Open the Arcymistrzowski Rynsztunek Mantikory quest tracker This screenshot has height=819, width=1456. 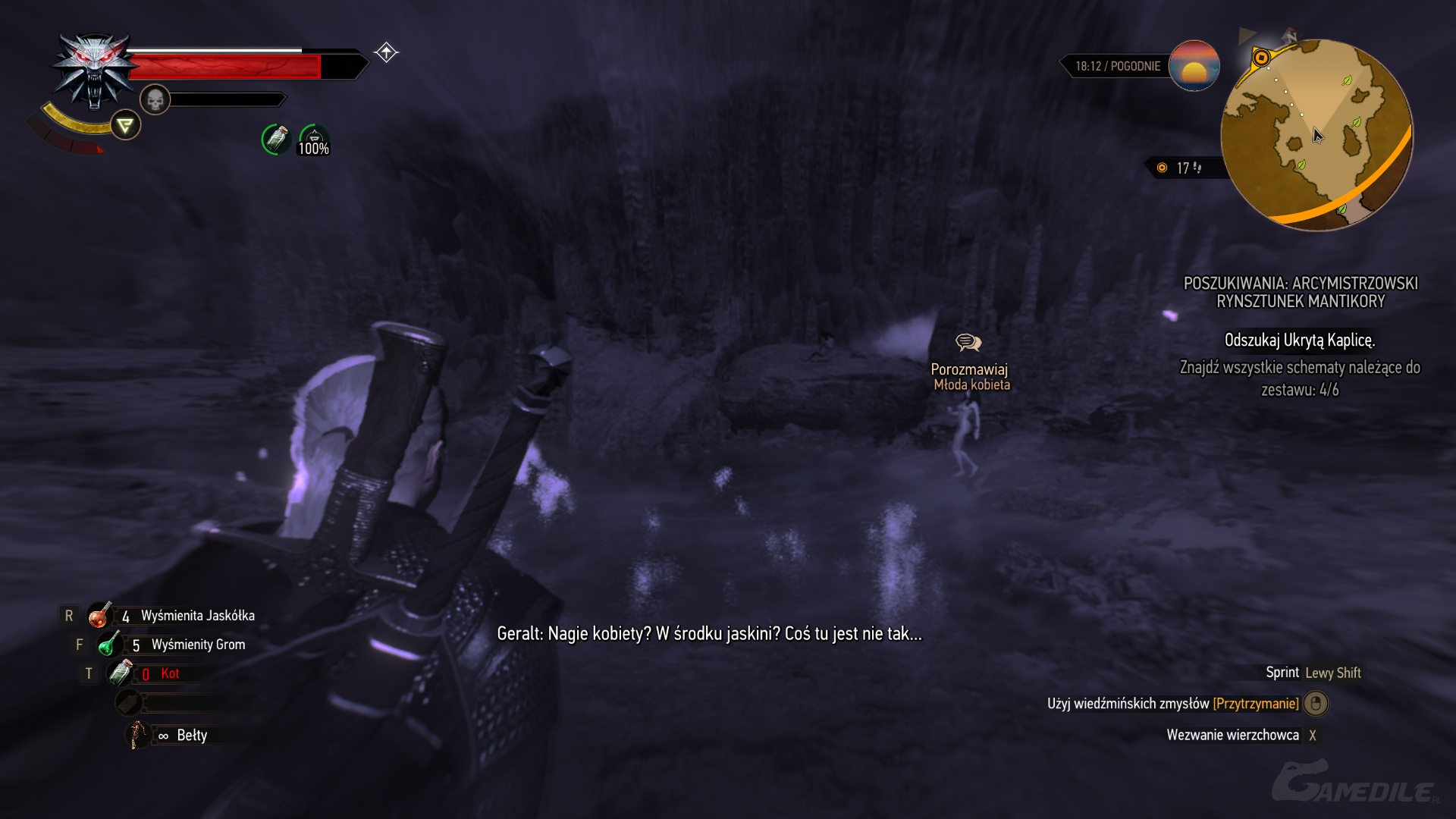click(x=1301, y=292)
